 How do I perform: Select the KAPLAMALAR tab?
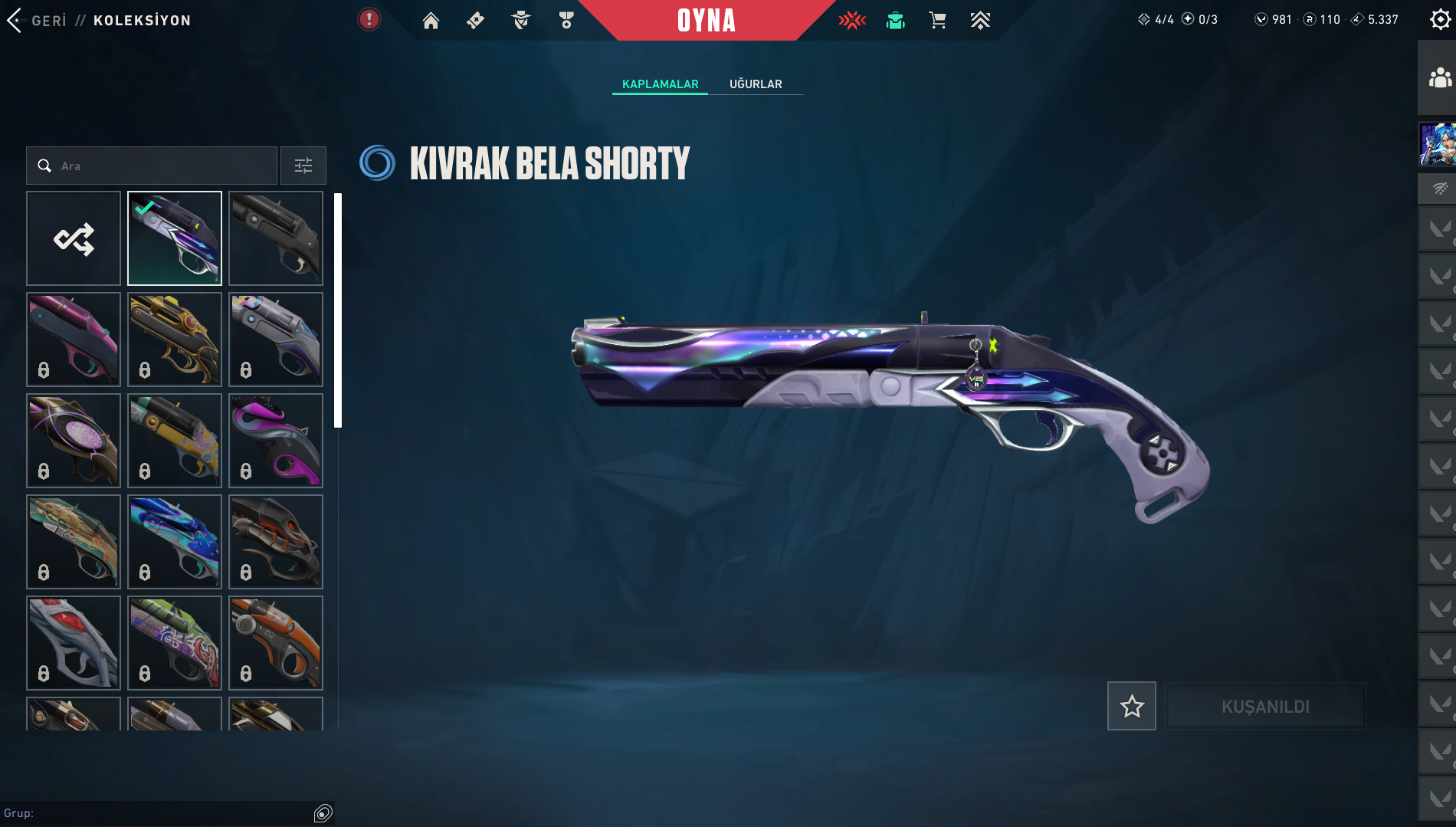(x=660, y=84)
